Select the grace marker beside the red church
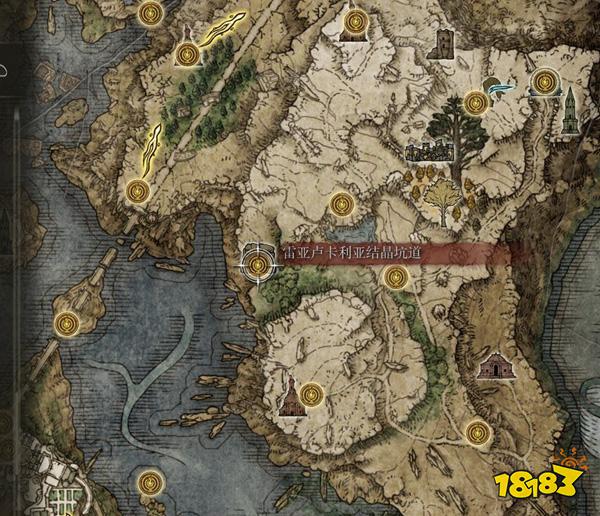The width and height of the screenshot is (600, 516). (312, 393)
